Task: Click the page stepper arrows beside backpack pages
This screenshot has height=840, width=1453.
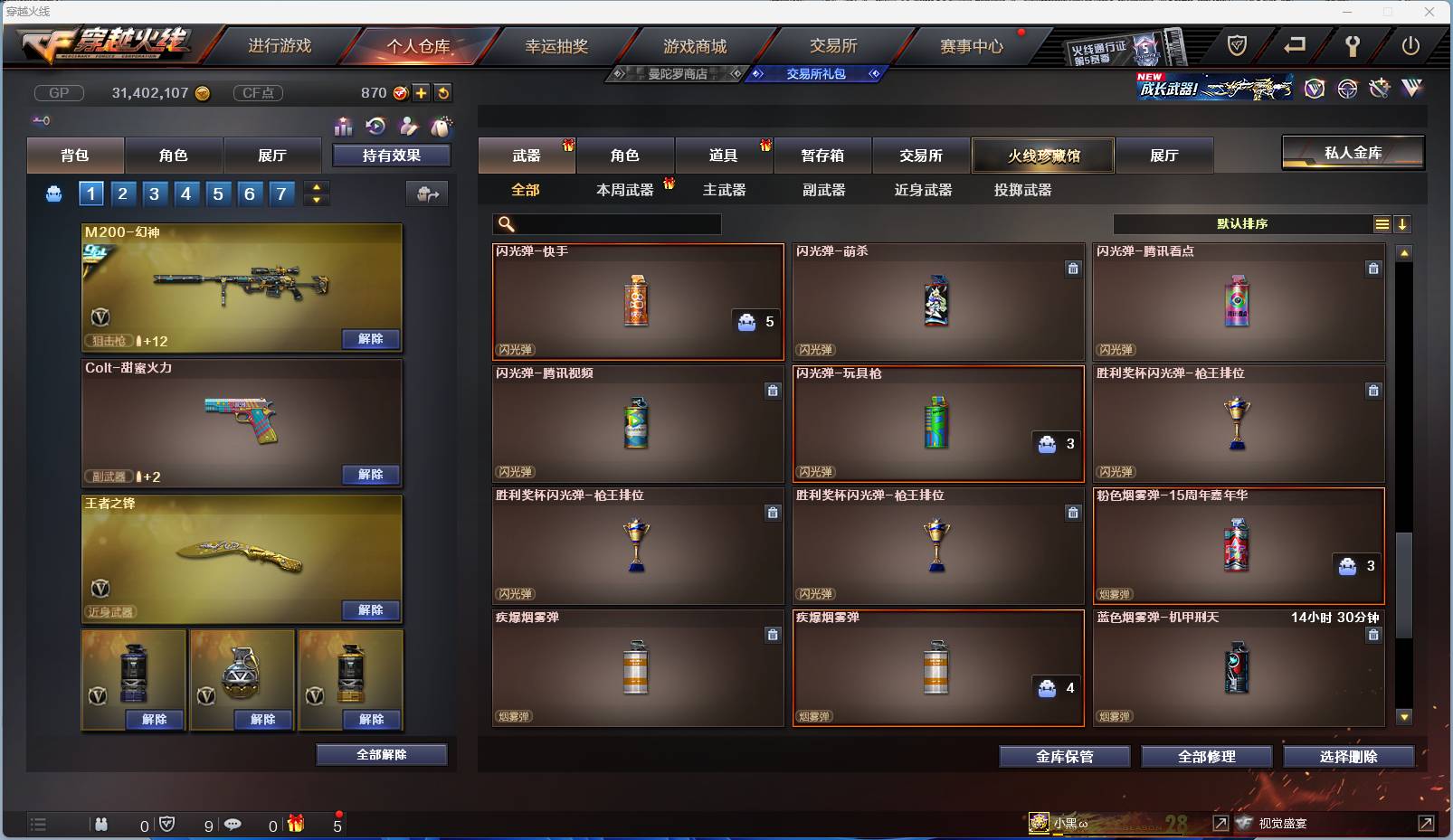Action: (315, 193)
